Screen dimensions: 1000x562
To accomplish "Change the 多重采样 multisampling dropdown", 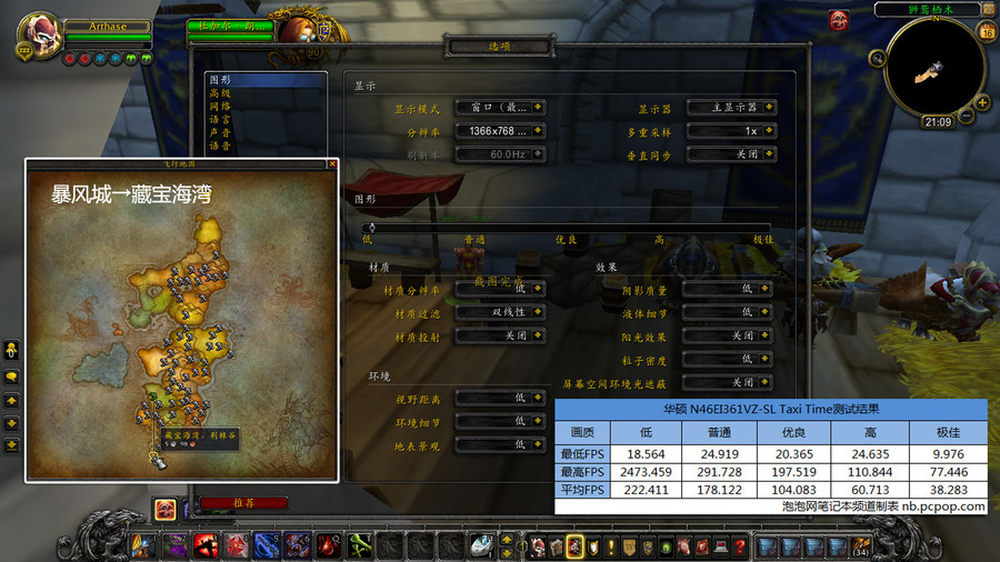I will tap(732, 131).
